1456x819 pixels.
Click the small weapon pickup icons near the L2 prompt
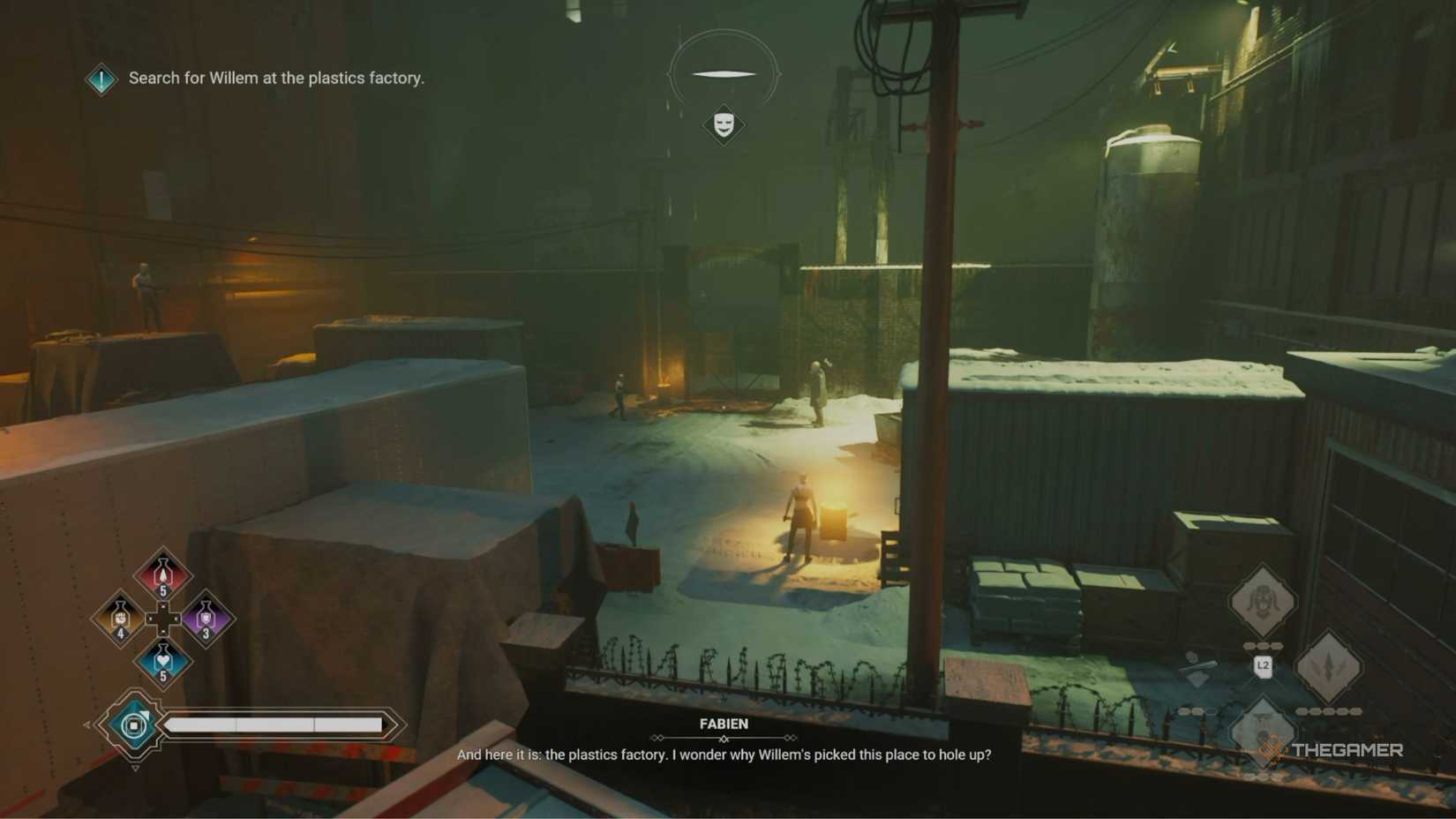[x=1197, y=667]
